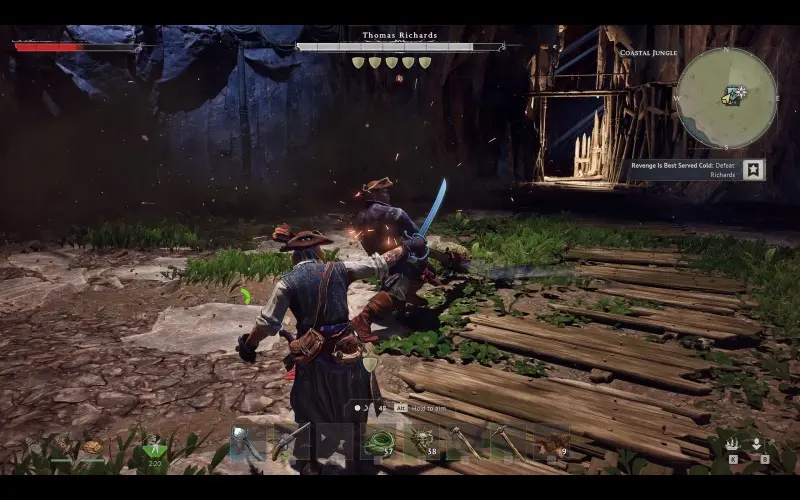Click the green icon showing 220
Screen dimensions: 800x500
coord(154,449)
